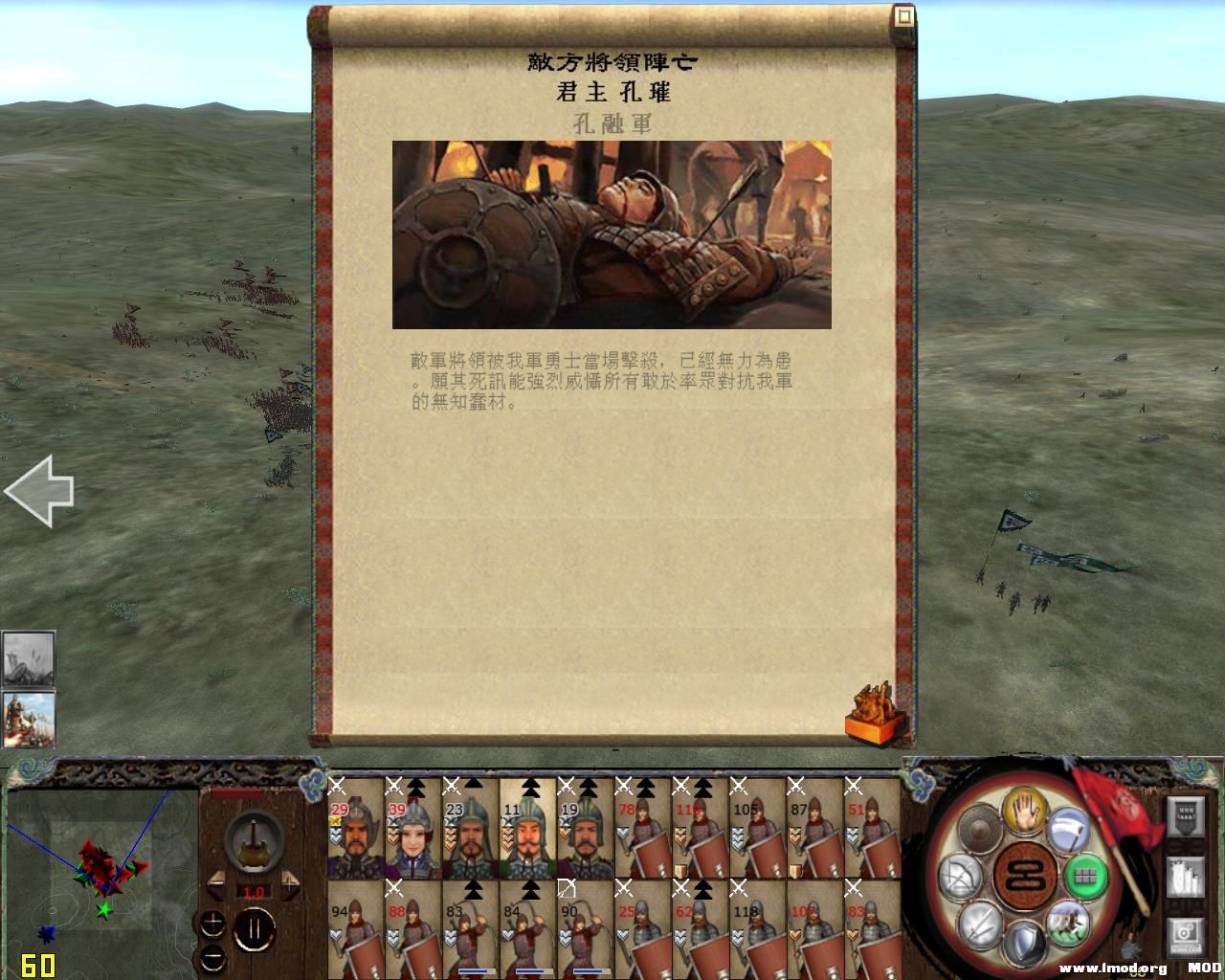
Task: Zoom out the minimap with the minus button
Action: 212,959
